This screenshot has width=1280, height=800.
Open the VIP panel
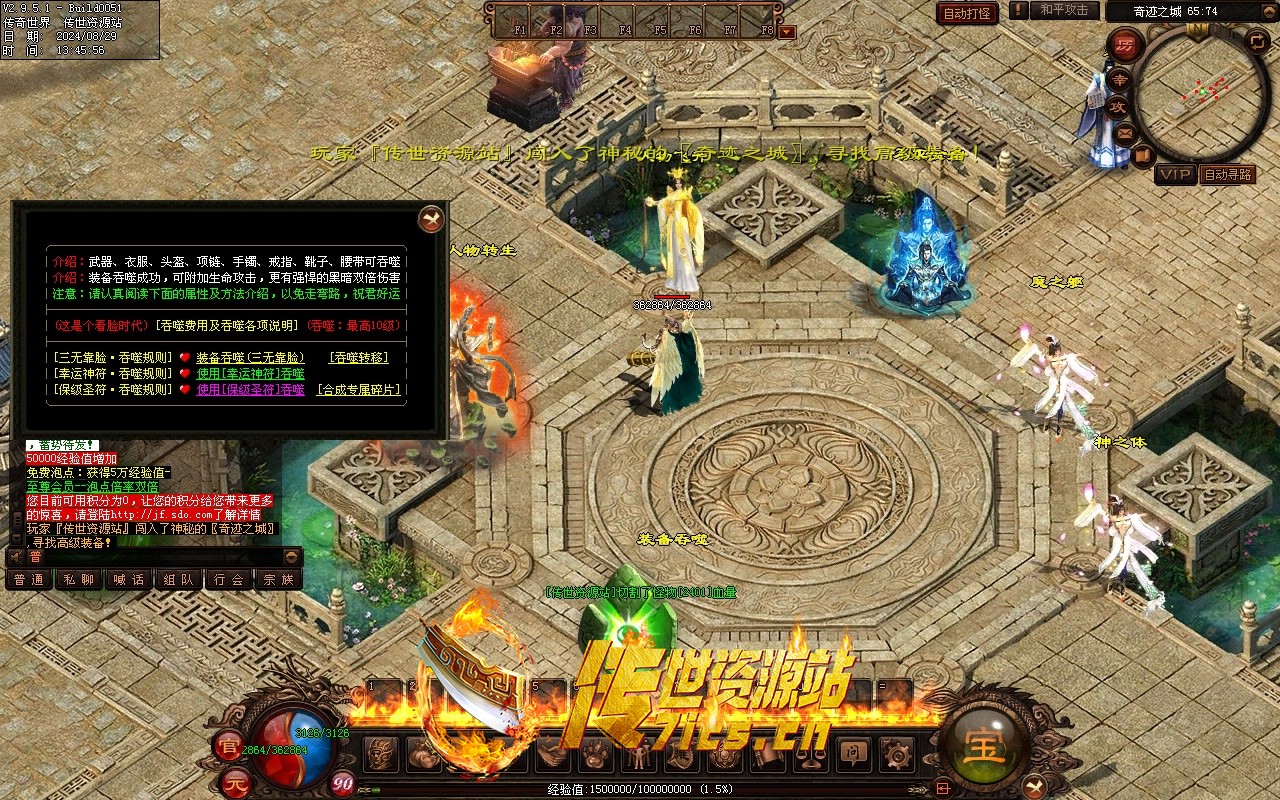point(1175,175)
